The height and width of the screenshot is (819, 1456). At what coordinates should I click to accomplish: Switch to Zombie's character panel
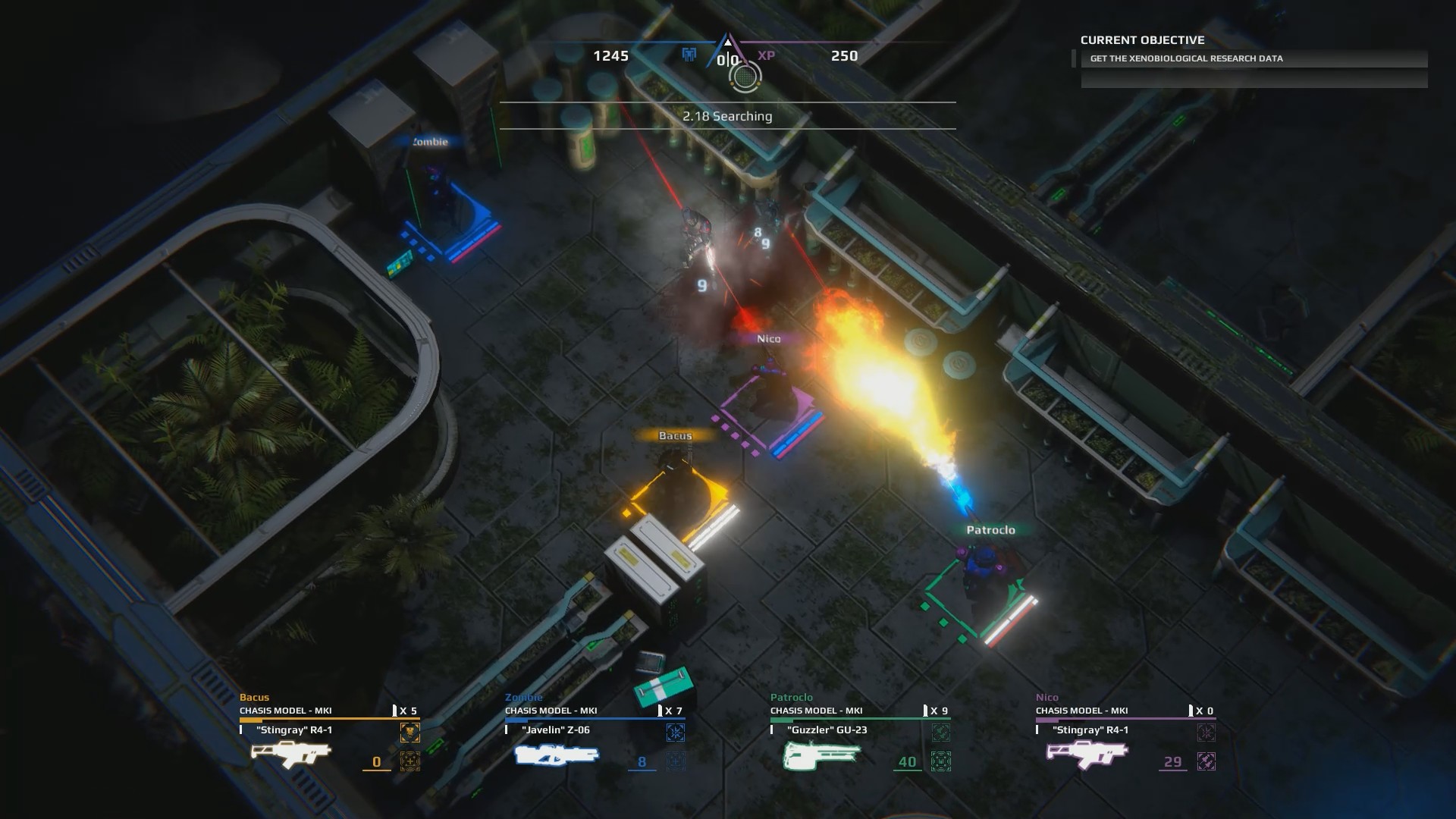[524, 697]
